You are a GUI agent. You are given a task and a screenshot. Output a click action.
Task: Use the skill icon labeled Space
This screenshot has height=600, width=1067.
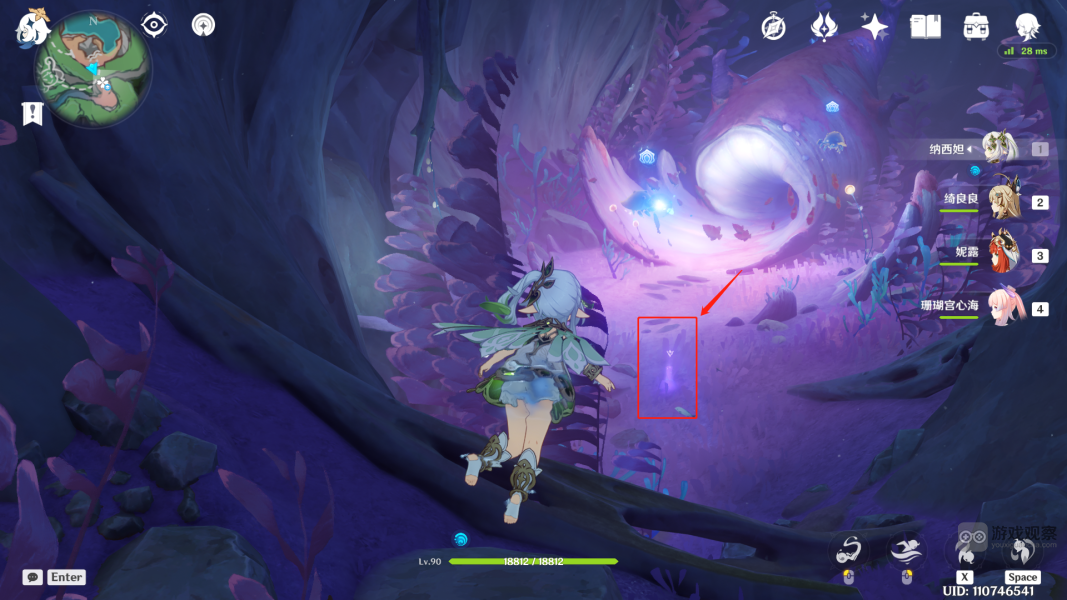1022,550
